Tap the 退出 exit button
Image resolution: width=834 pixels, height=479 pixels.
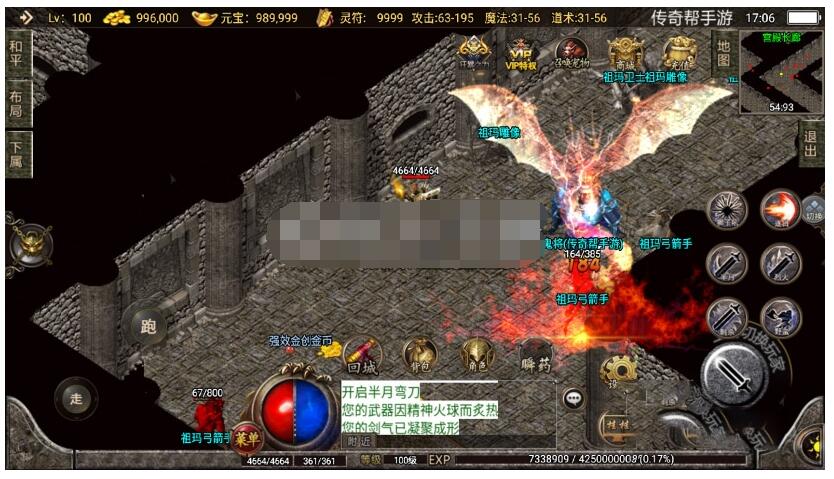pyautogui.click(x=811, y=145)
